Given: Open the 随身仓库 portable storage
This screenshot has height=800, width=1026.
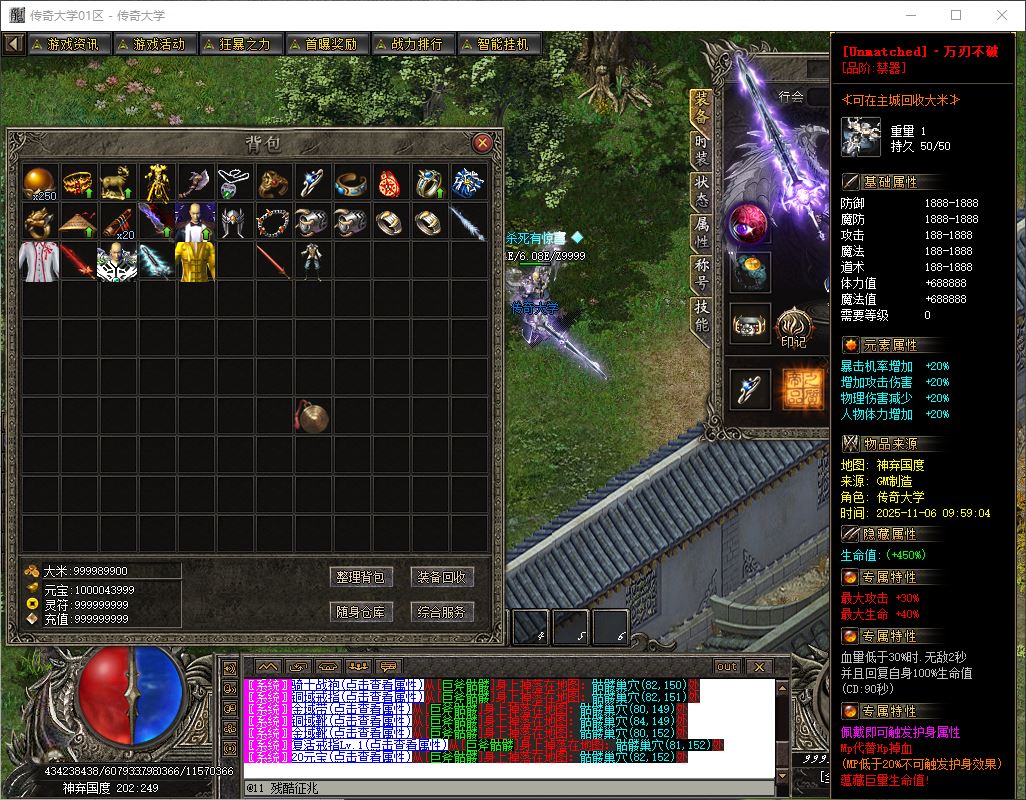Looking at the screenshot, I should tap(360, 612).
